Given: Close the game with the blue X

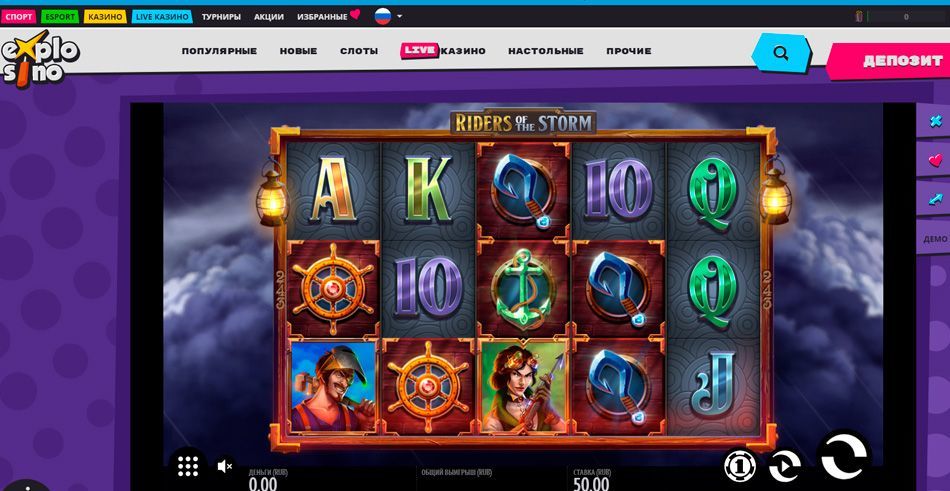Looking at the screenshot, I should point(936,122).
